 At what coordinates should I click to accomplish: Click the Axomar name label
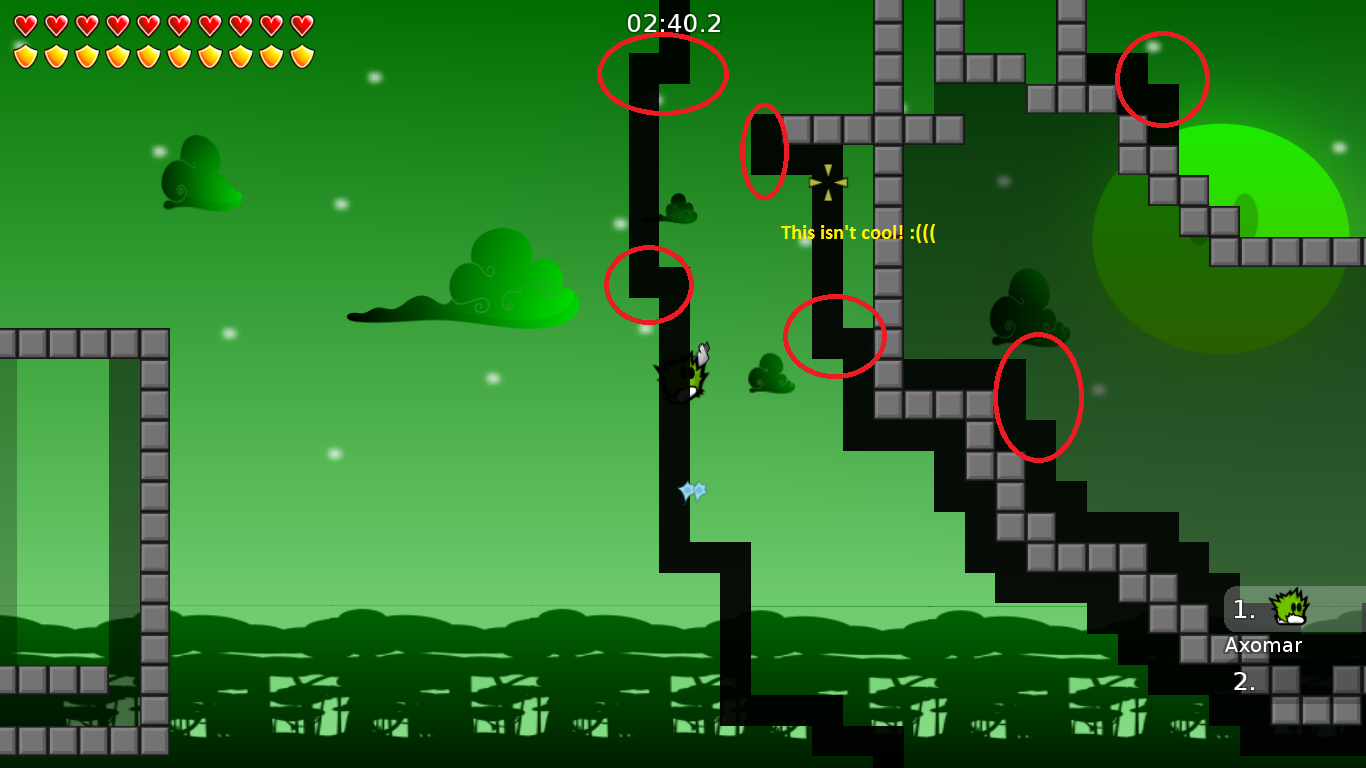pos(1262,646)
